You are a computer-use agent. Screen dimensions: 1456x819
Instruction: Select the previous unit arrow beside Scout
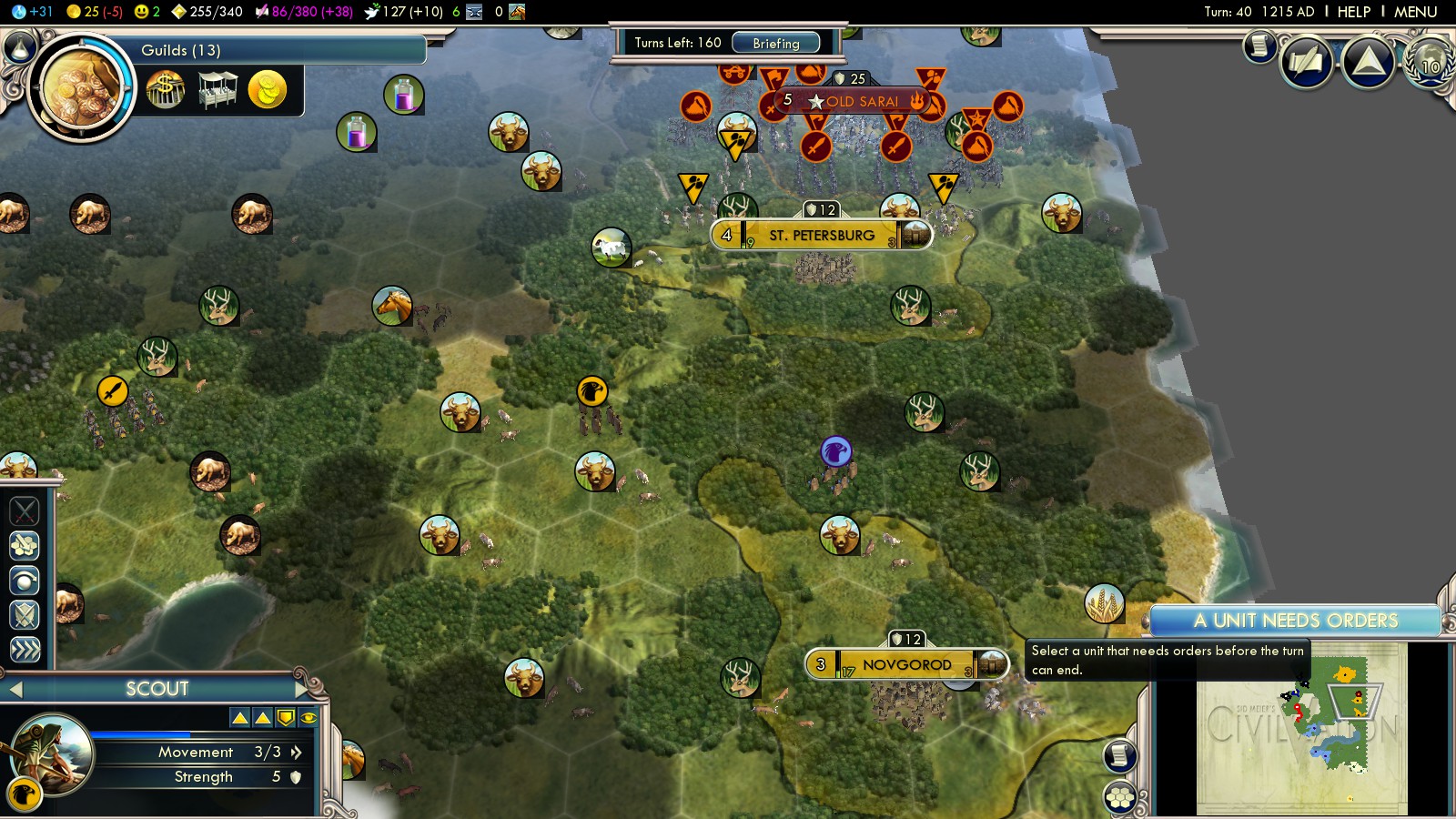[x=15, y=690]
